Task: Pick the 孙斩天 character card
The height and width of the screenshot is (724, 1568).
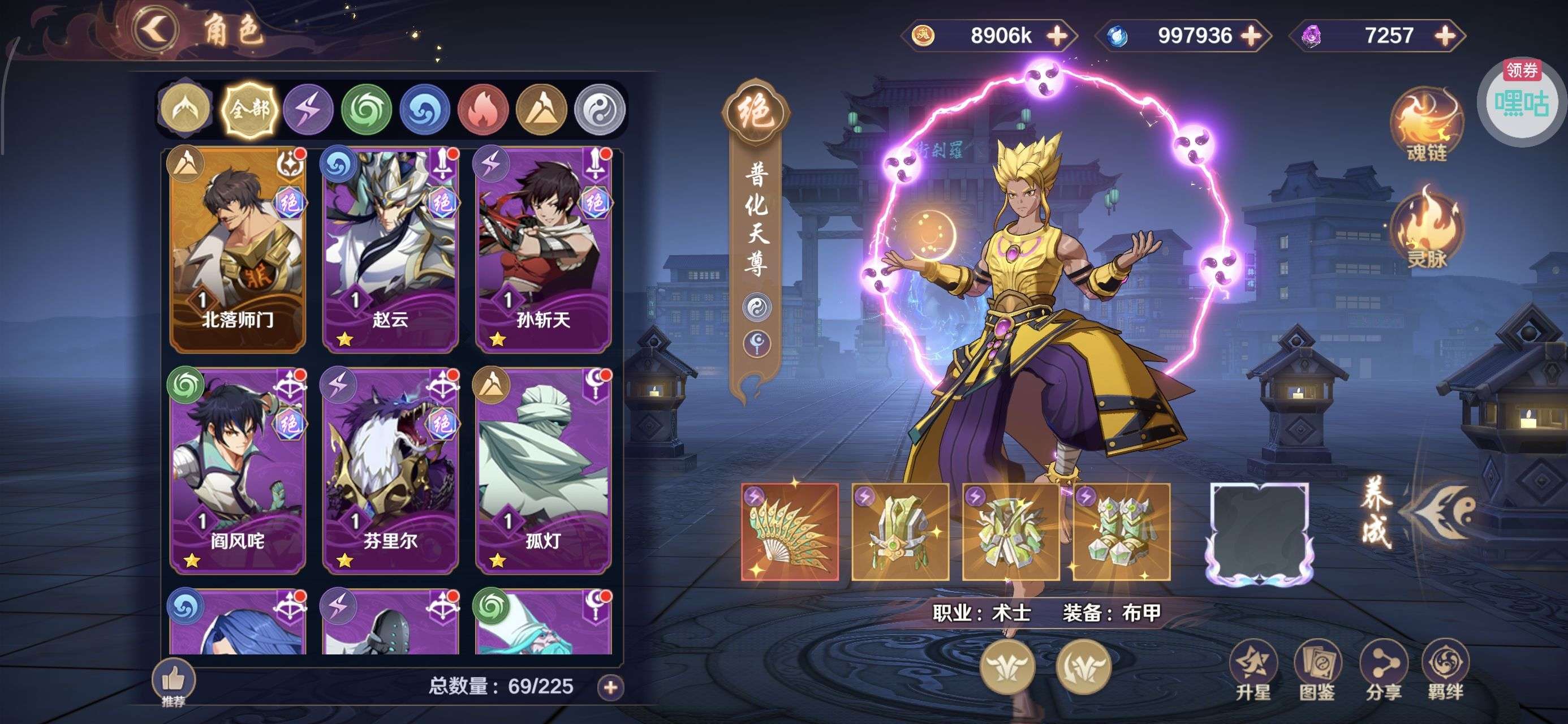Action: [543, 249]
